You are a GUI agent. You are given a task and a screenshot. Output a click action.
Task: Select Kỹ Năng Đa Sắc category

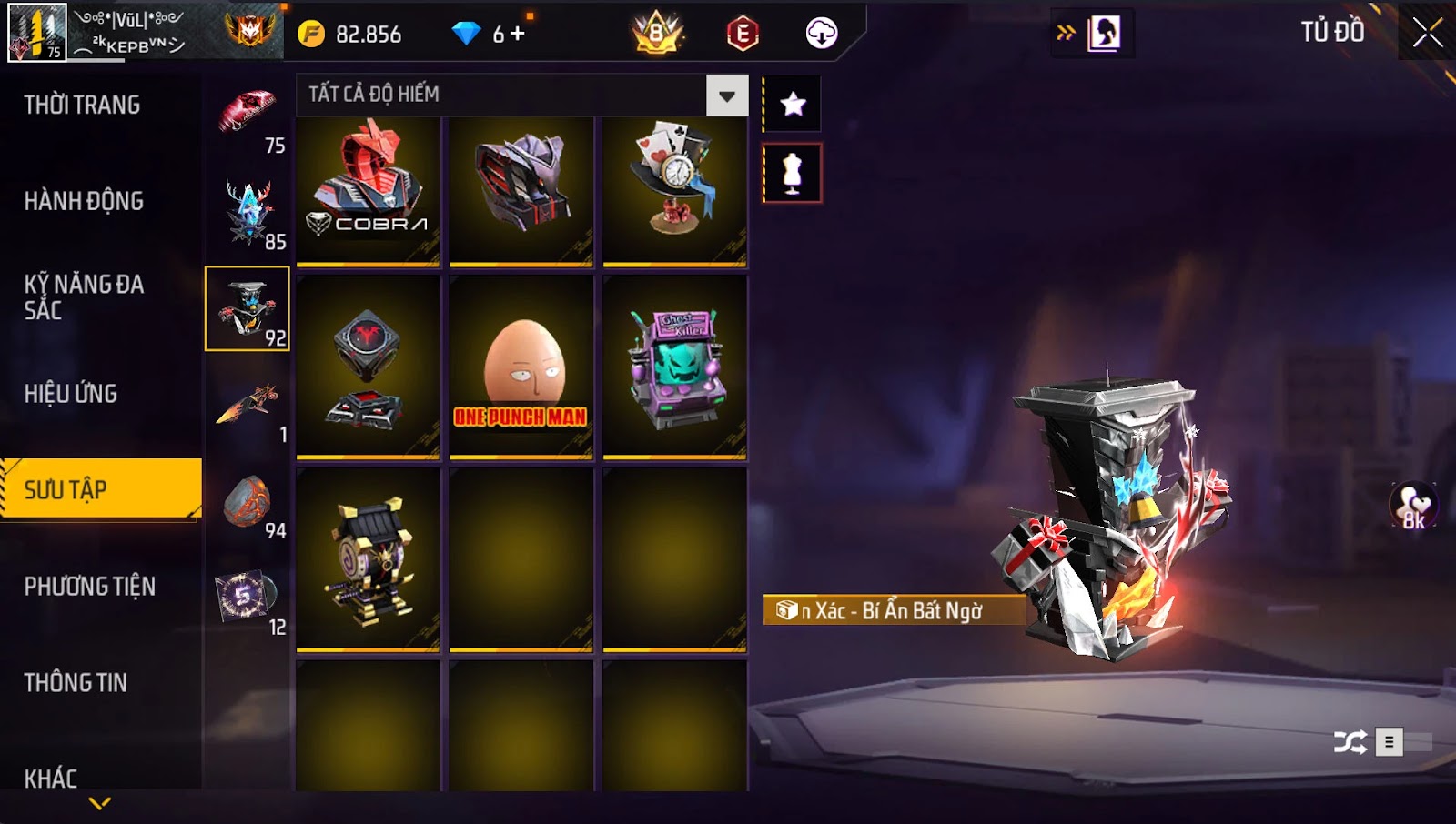click(x=84, y=297)
